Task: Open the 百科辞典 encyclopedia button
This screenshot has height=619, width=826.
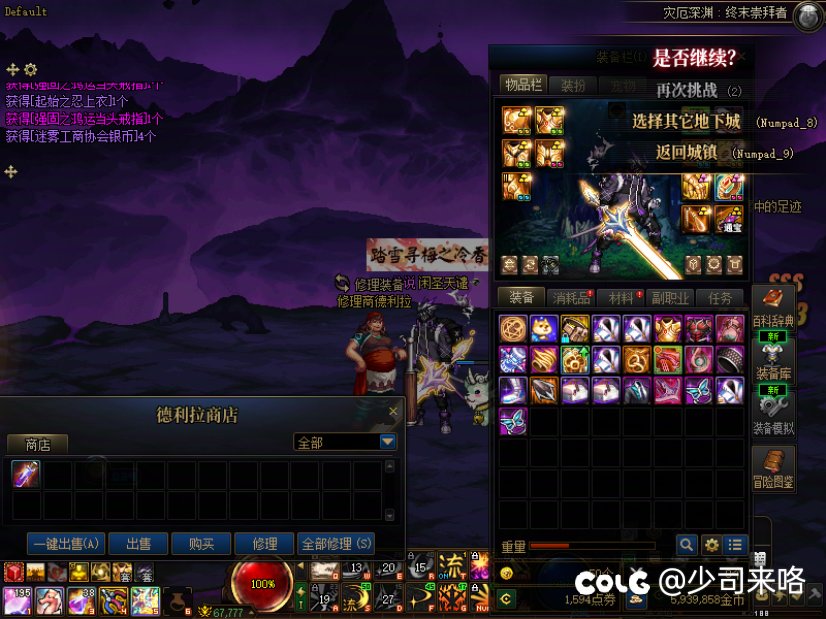Action: [772, 307]
